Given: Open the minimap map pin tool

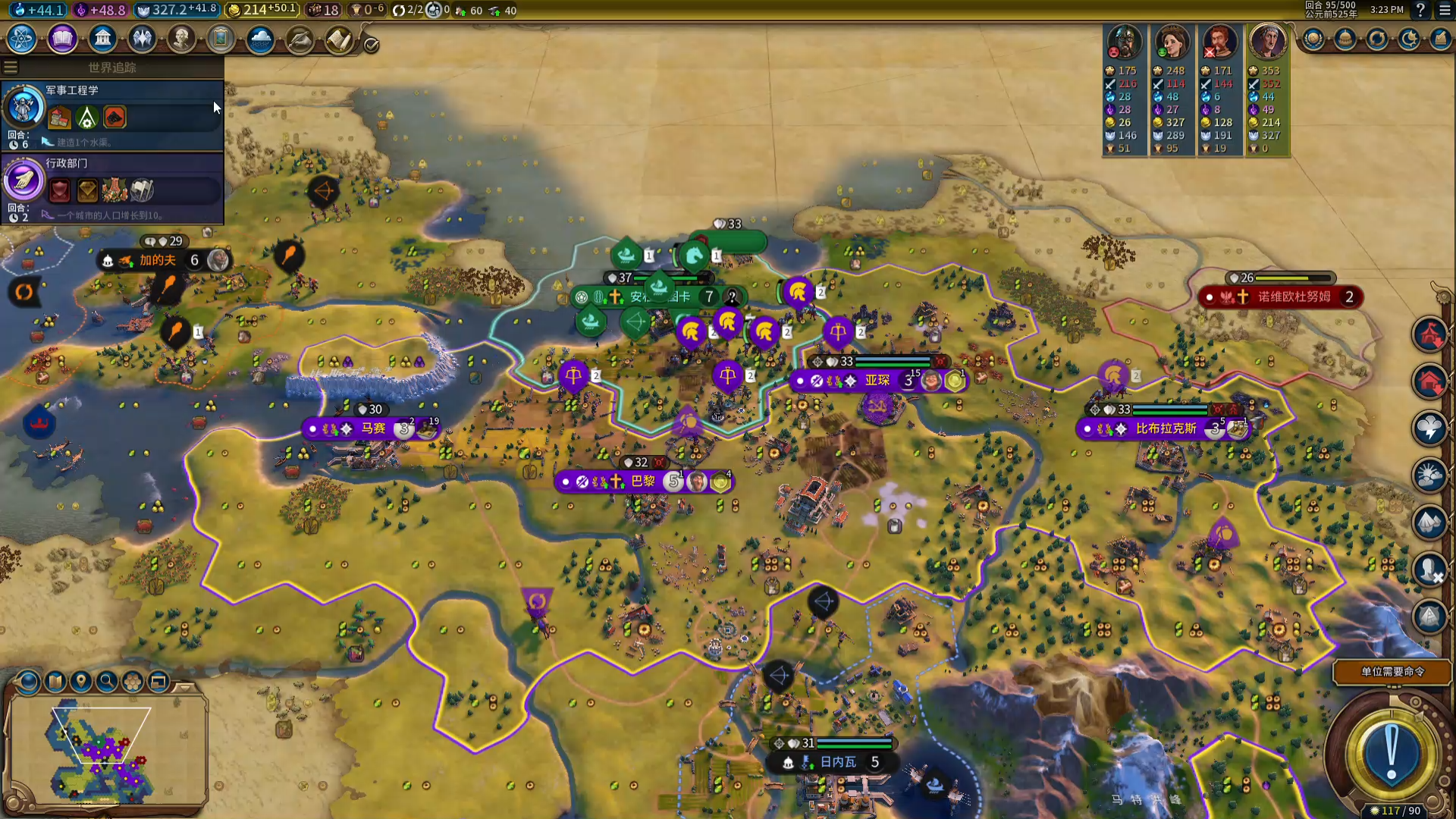Looking at the screenshot, I should pos(80,682).
